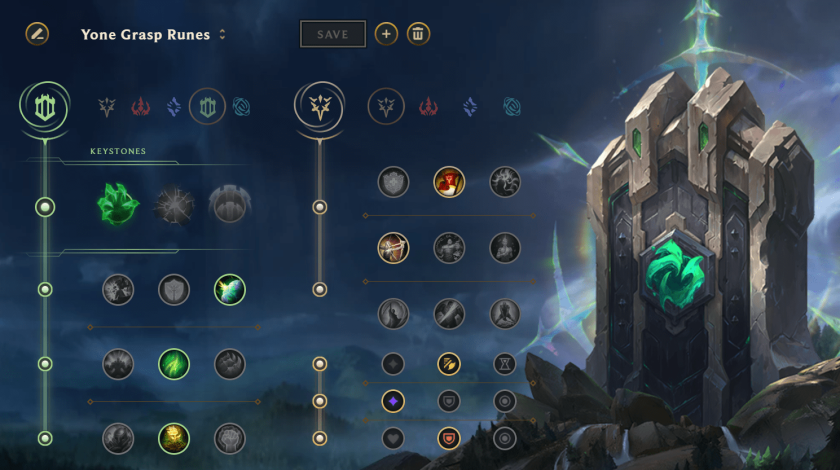Select the attack speed stat shard

(449, 364)
